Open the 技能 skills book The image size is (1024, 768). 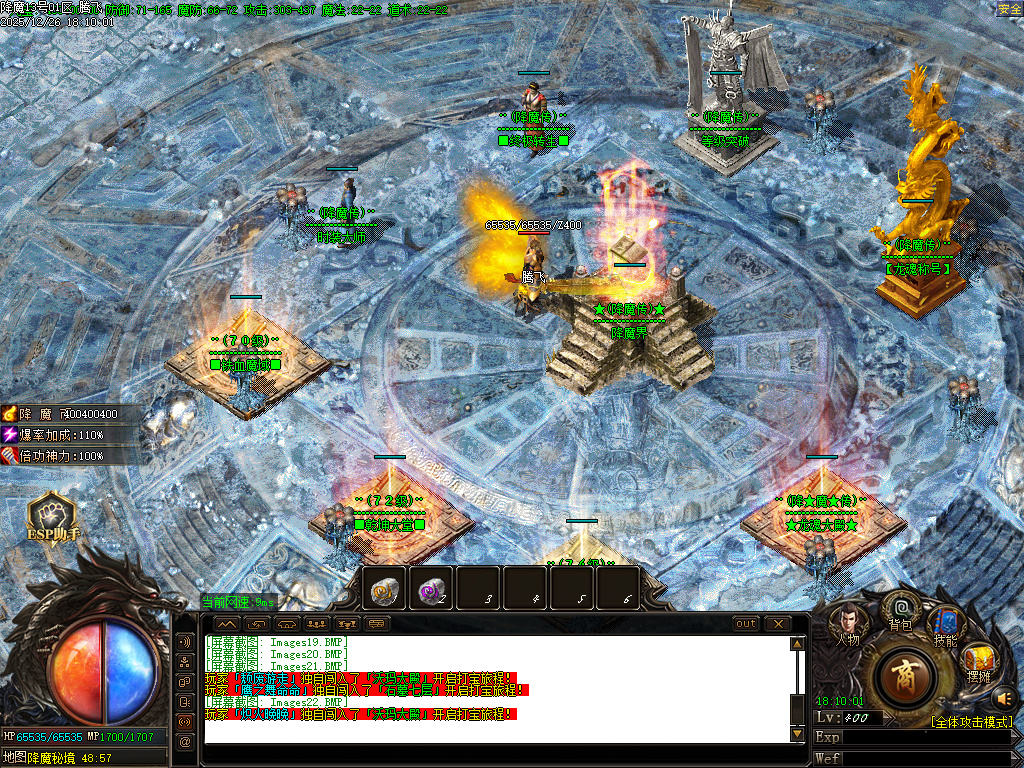(945, 625)
